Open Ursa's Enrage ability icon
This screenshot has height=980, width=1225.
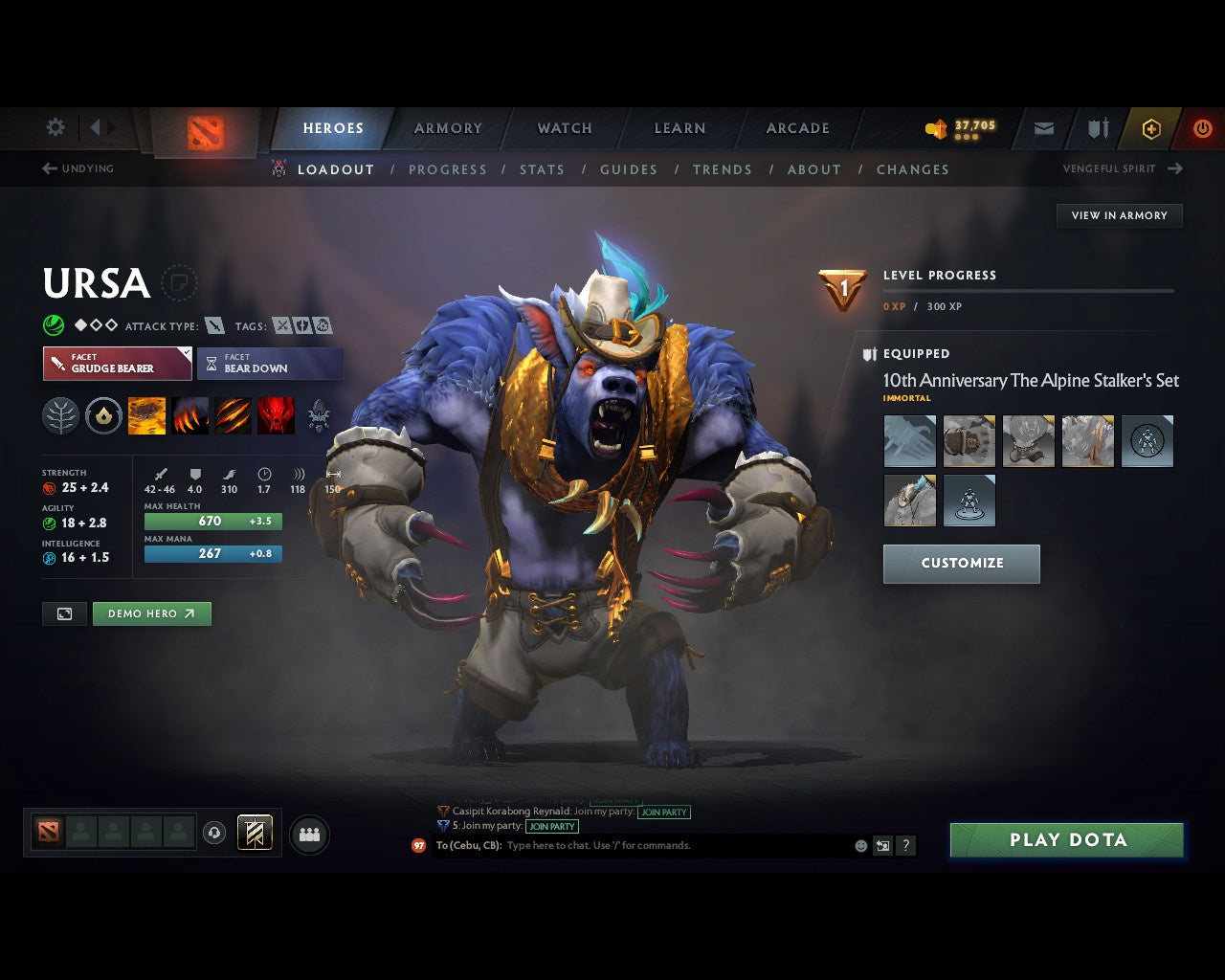tap(276, 415)
